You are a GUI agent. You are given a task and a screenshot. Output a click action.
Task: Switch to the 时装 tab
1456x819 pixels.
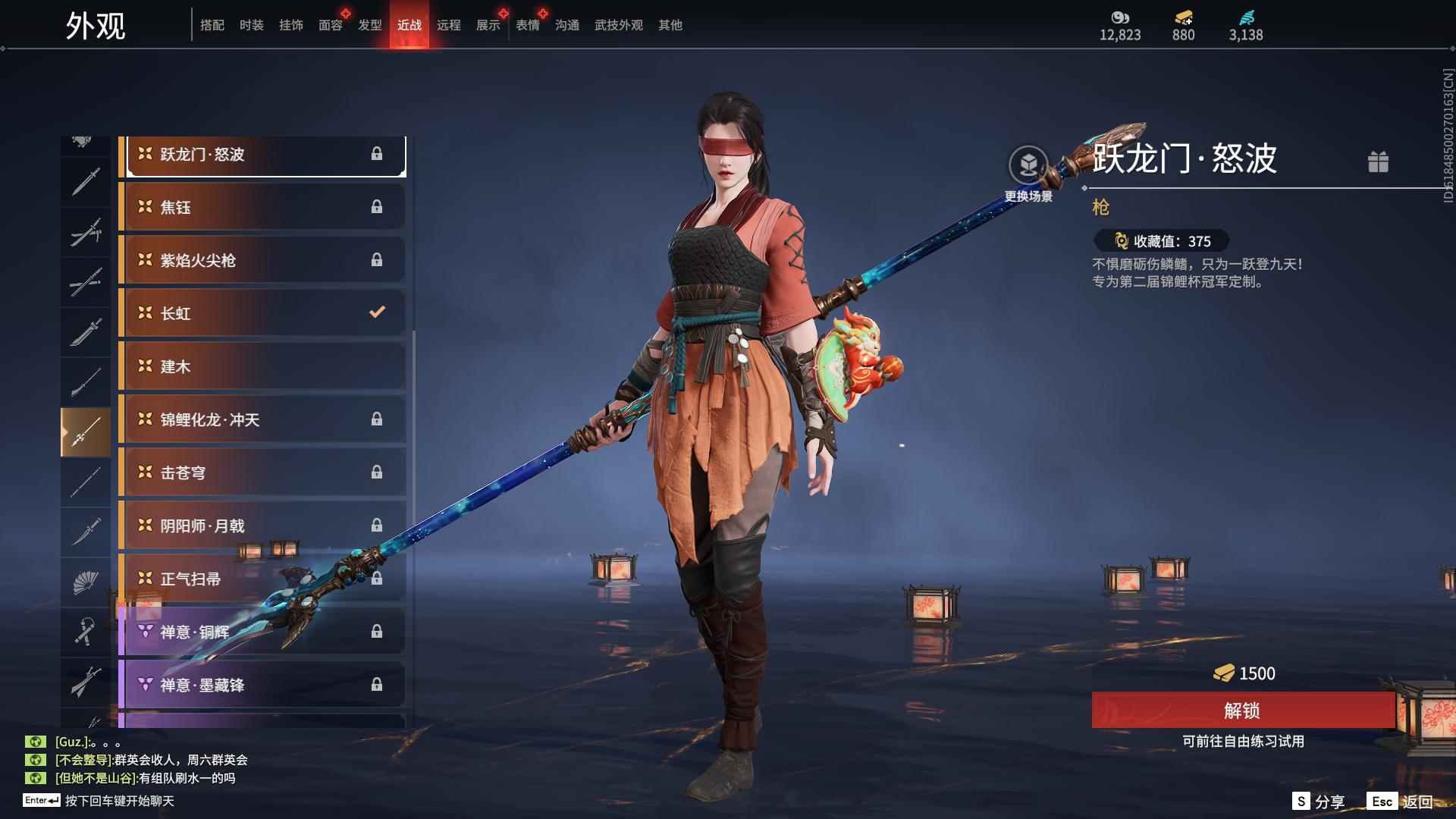[x=251, y=25]
